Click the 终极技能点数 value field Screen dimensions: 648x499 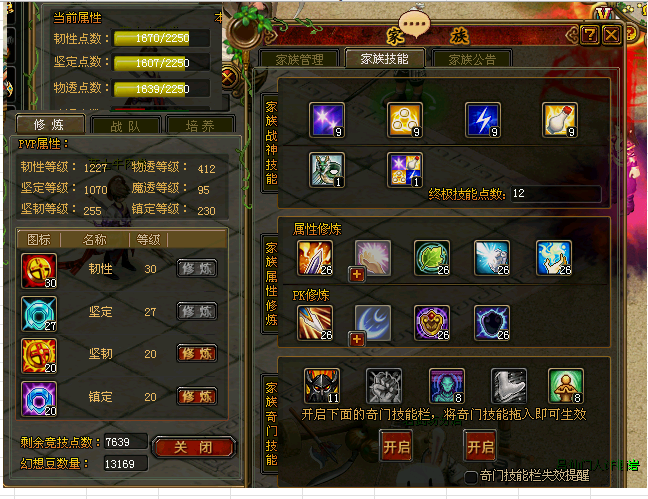555,193
